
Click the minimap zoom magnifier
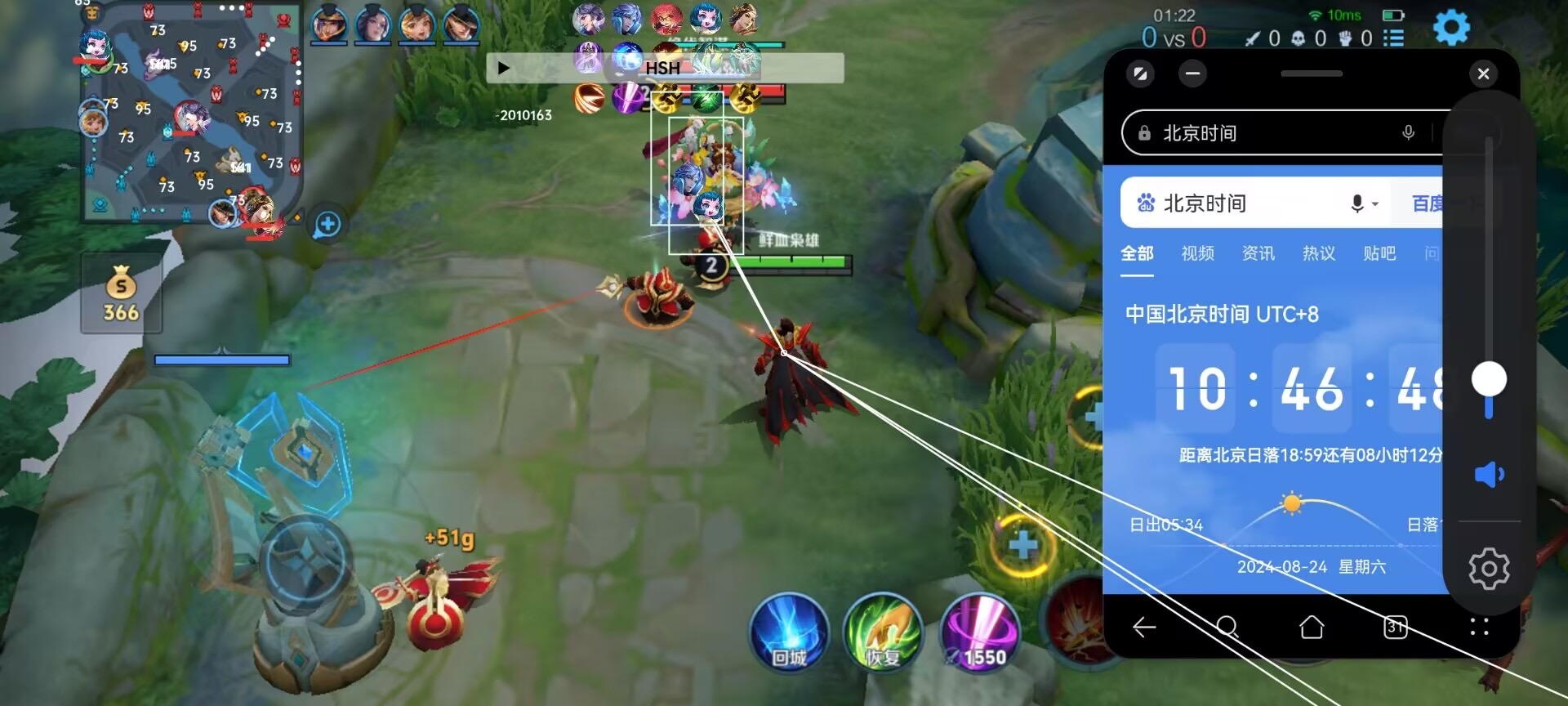coord(326,226)
